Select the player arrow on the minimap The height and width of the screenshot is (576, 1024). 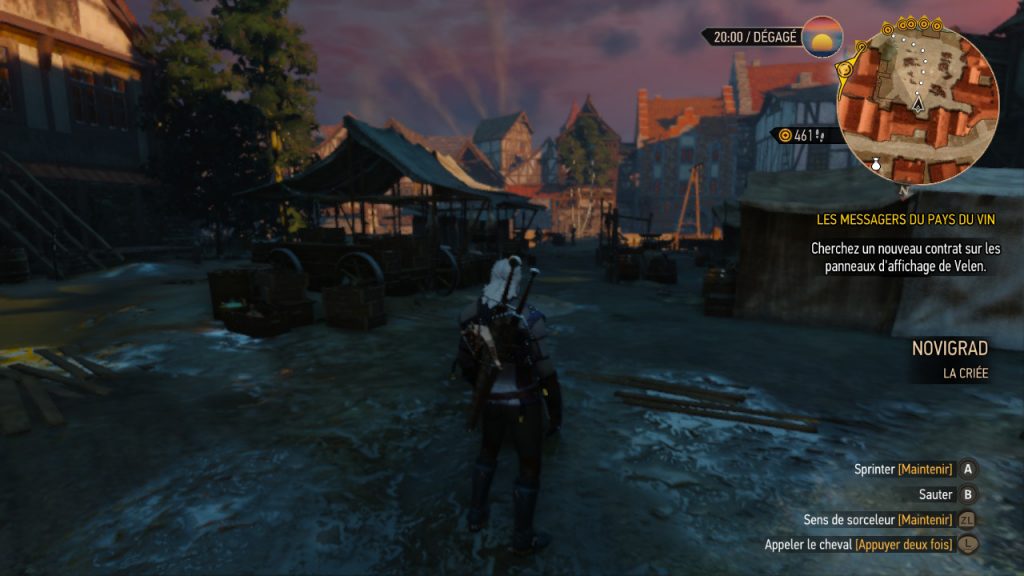click(x=917, y=104)
